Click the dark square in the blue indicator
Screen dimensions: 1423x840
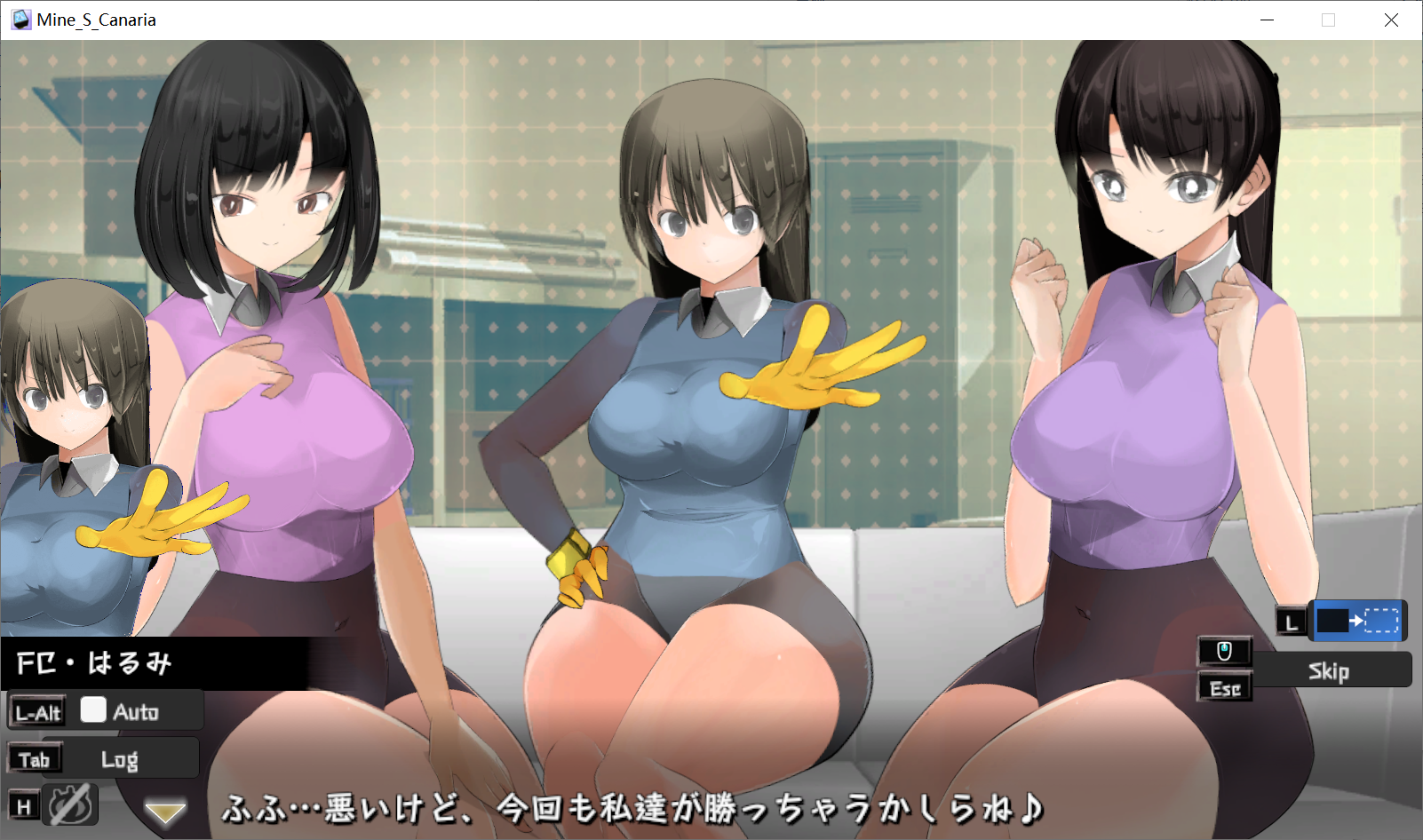point(1335,621)
